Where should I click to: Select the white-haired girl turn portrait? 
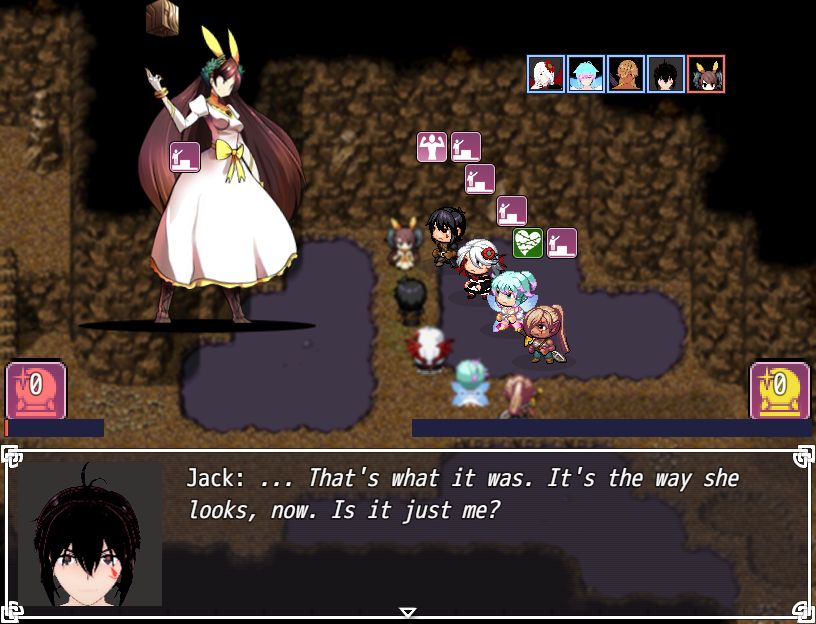[546, 75]
